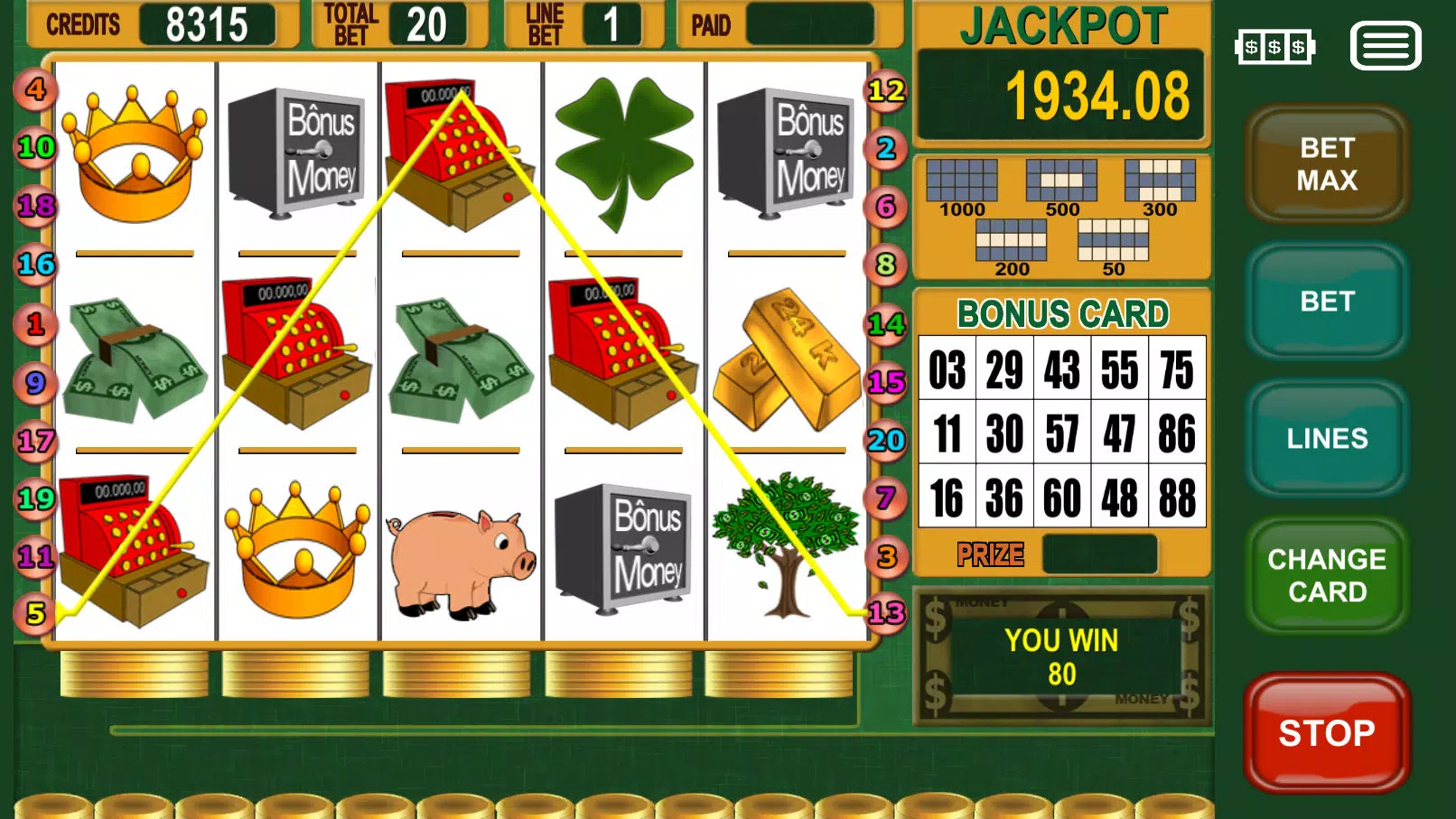Image resolution: width=1456 pixels, height=819 pixels.
Task: Click the BET MAX button
Action: [1326, 164]
